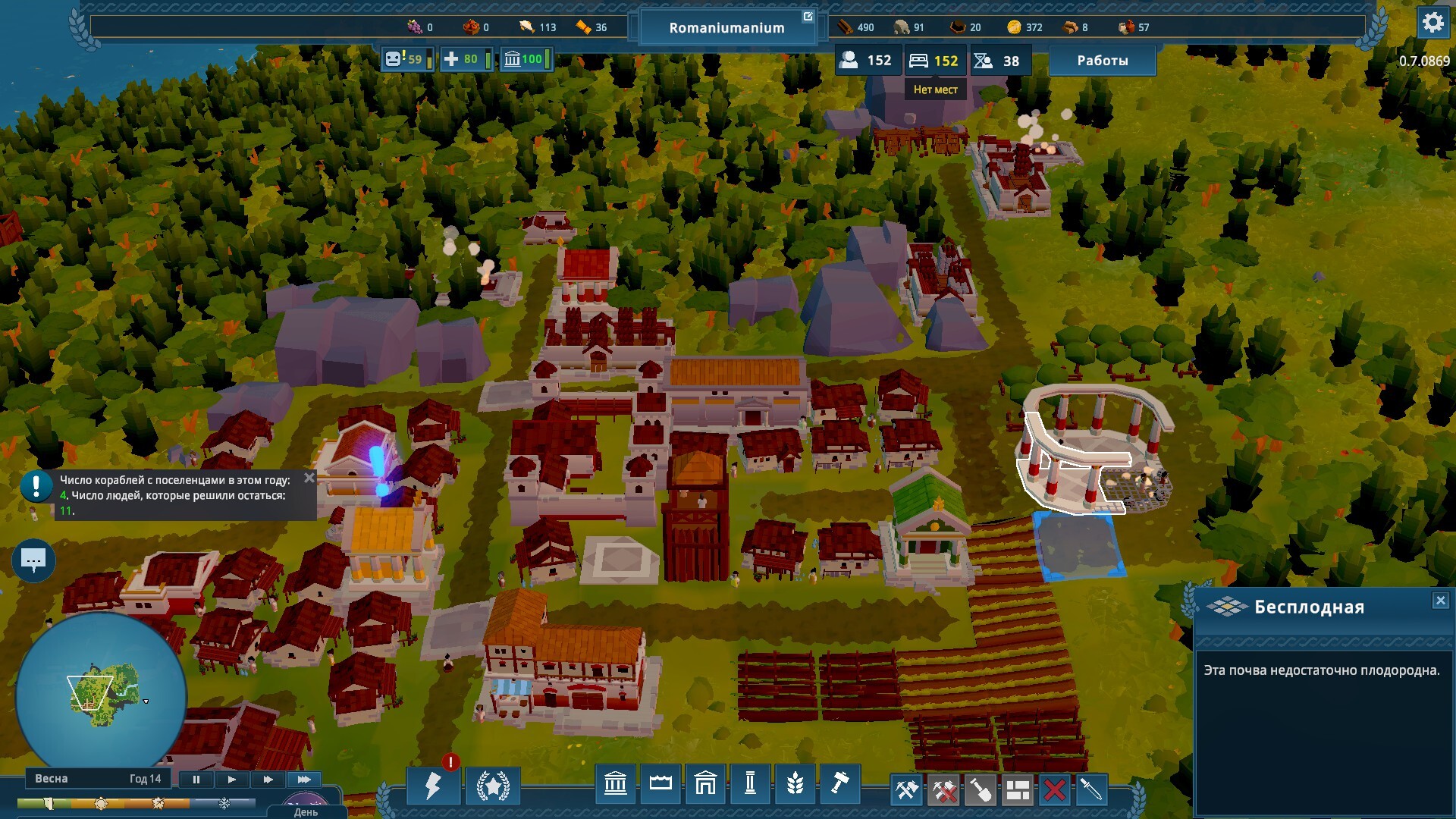Pause the game
1456x819 pixels.
[x=196, y=780]
